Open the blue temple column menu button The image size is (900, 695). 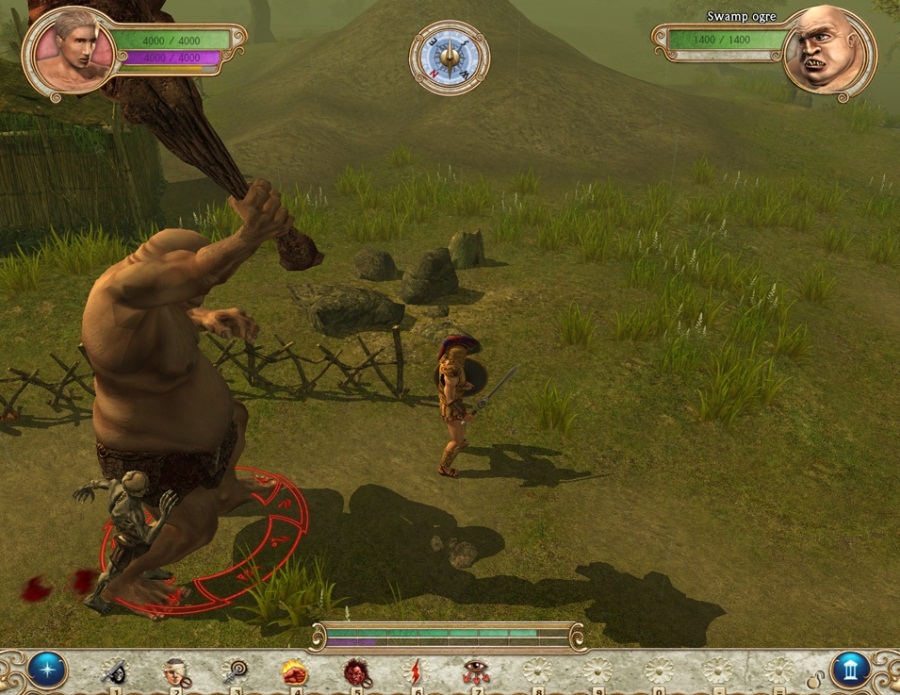(850, 669)
